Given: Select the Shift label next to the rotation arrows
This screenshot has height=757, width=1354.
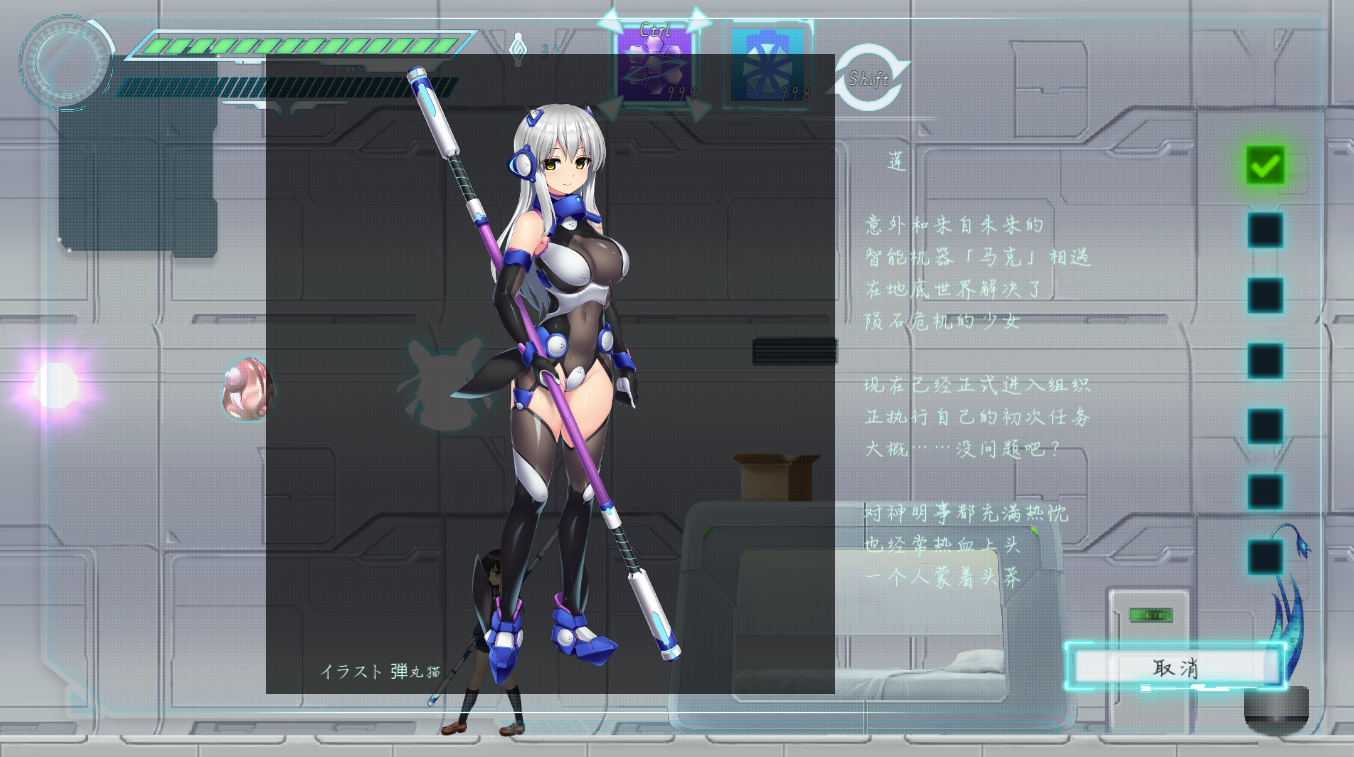Looking at the screenshot, I should (869, 79).
